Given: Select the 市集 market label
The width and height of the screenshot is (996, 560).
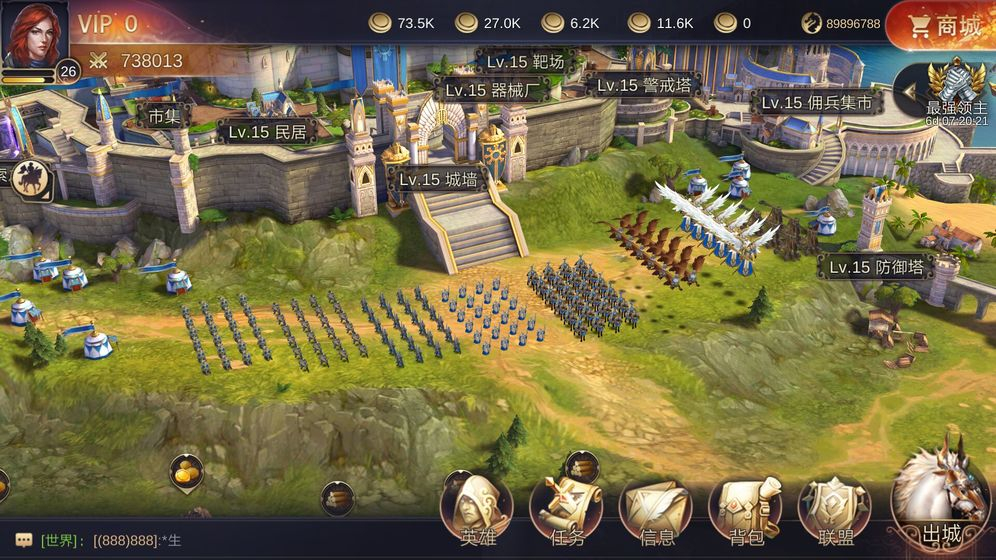Looking at the screenshot, I should (164, 116).
